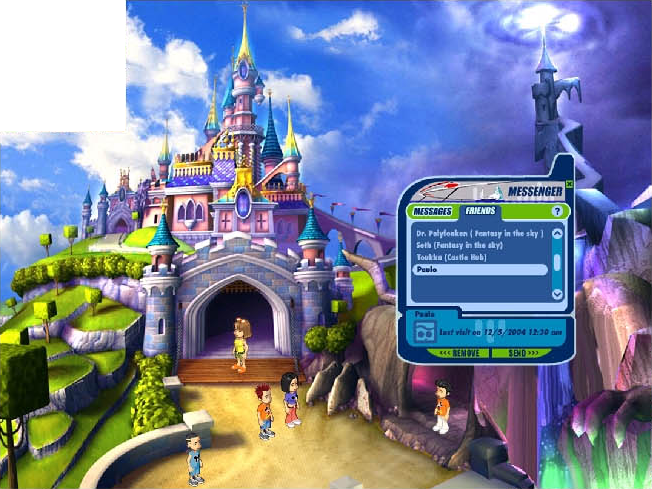The width and height of the screenshot is (652, 489).
Task: Close the Messenger window
Action: click(569, 184)
